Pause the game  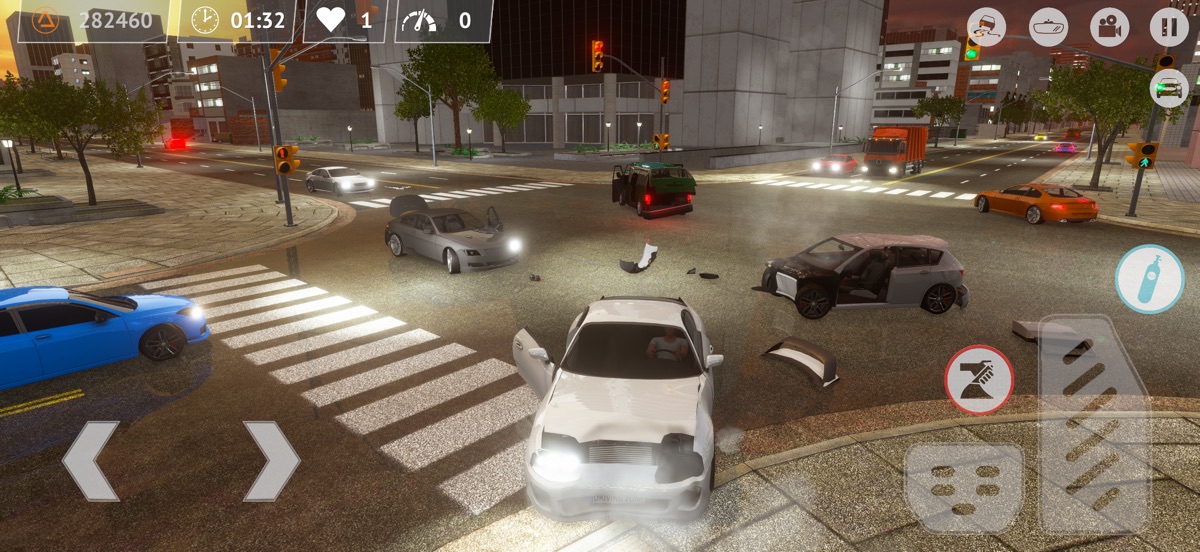pyautogui.click(x=1169, y=27)
